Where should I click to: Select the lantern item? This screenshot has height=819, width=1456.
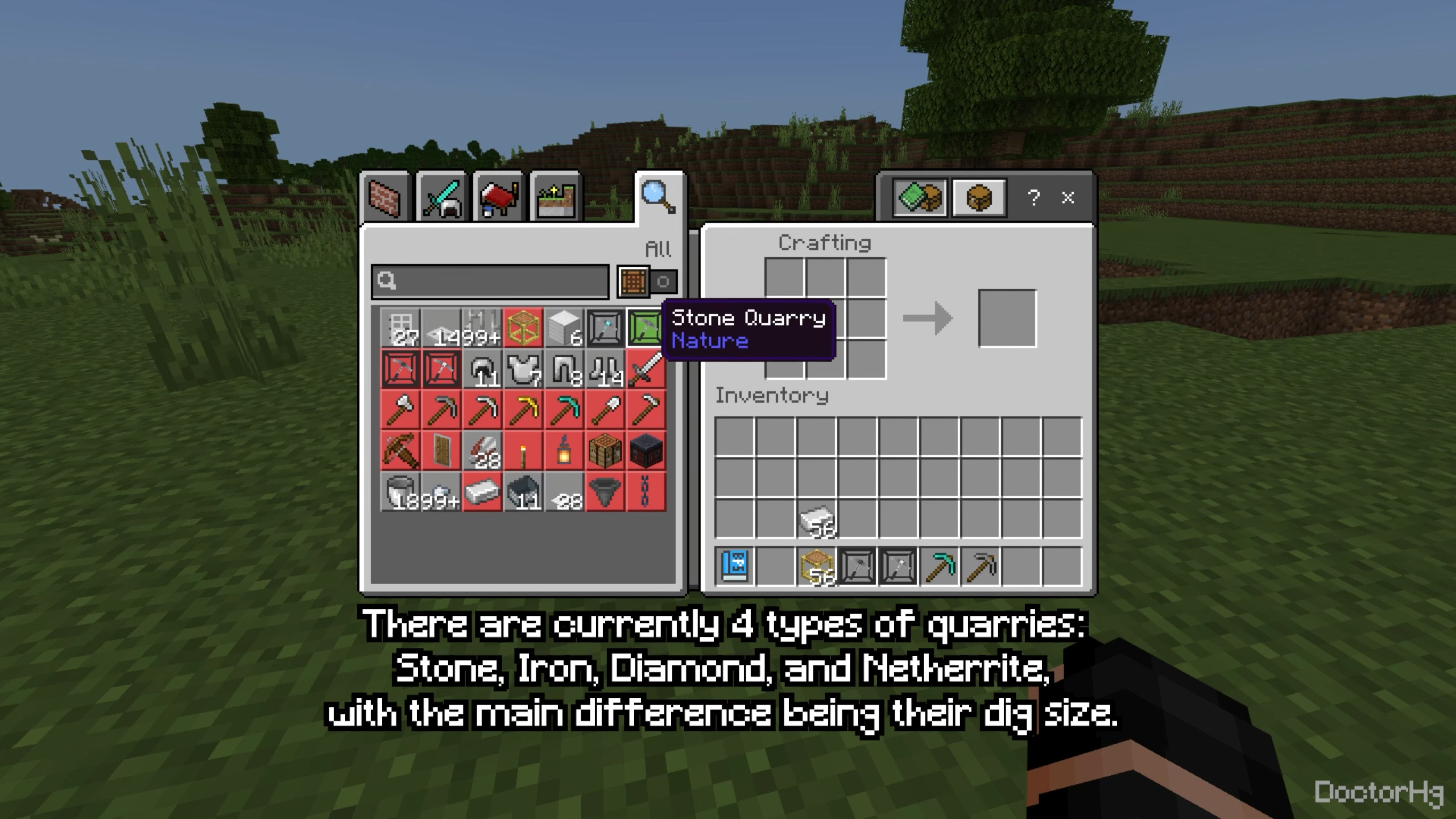tap(563, 451)
